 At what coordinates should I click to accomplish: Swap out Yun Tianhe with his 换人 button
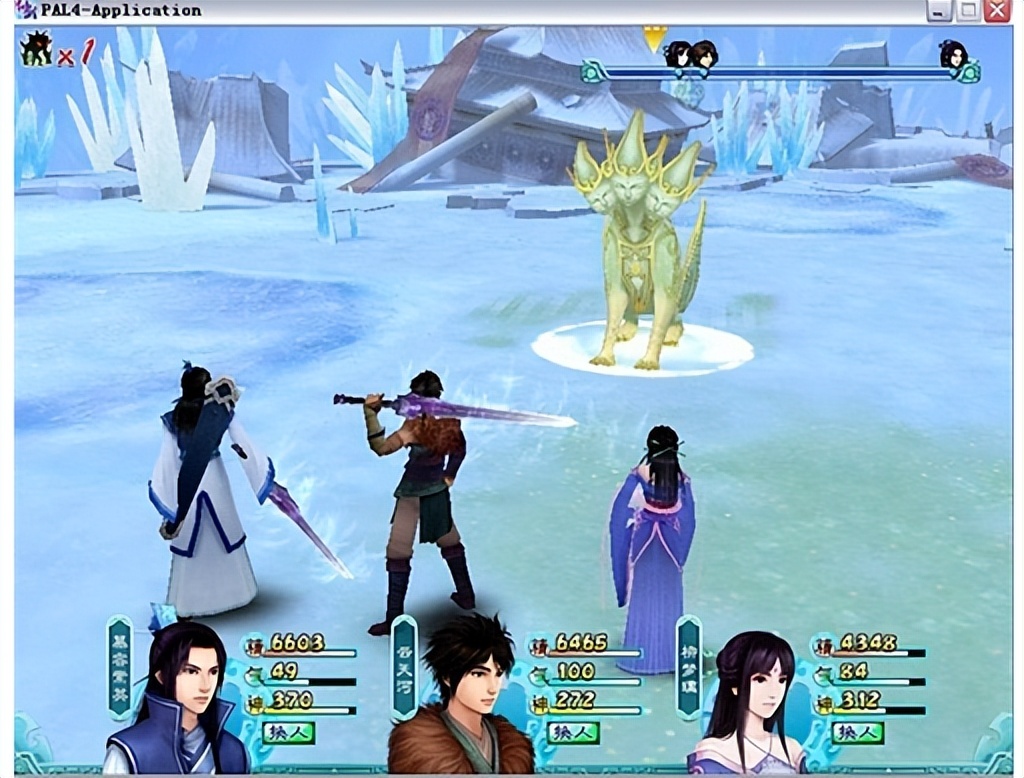(x=573, y=733)
